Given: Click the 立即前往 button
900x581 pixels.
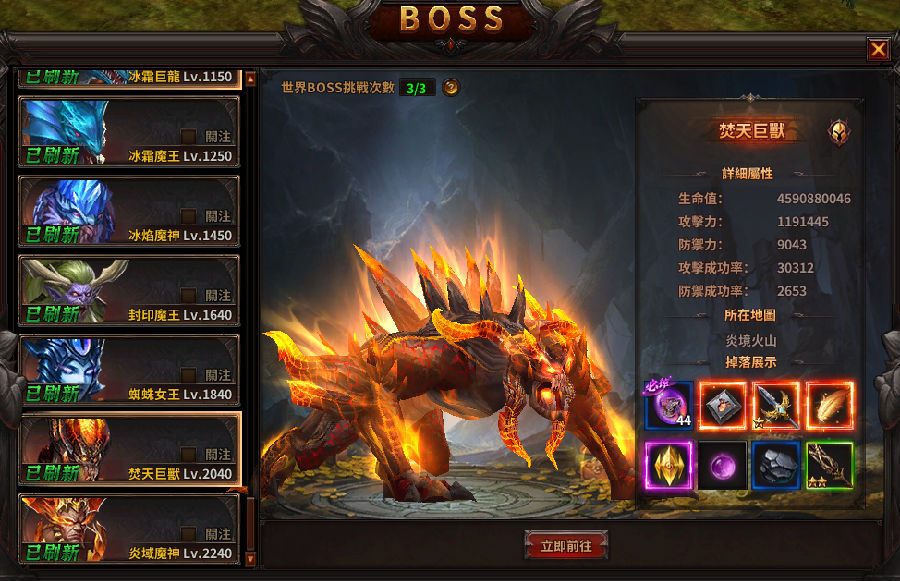Looking at the screenshot, I should pyautogui.click(x=566, y=546).
